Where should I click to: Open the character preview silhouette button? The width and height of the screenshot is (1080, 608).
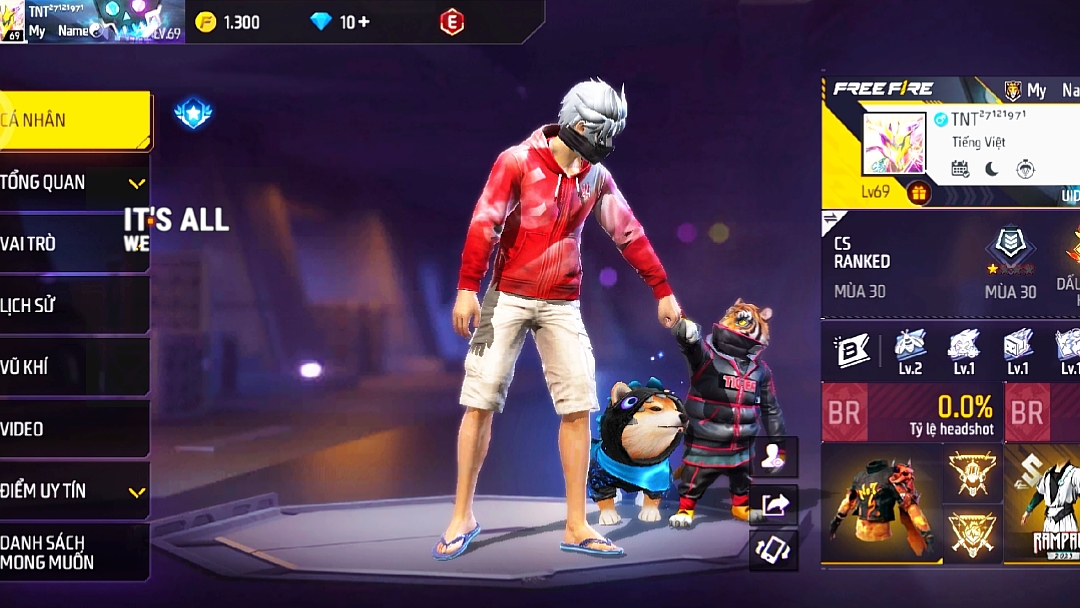pyautogui.click(x=773, y=457)
